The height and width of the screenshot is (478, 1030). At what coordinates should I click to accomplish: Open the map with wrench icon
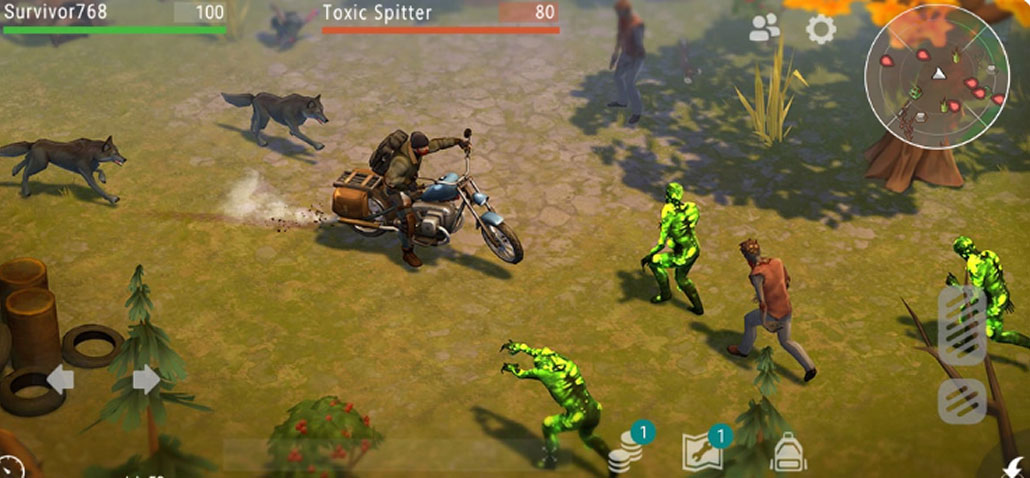coord(701,452)
